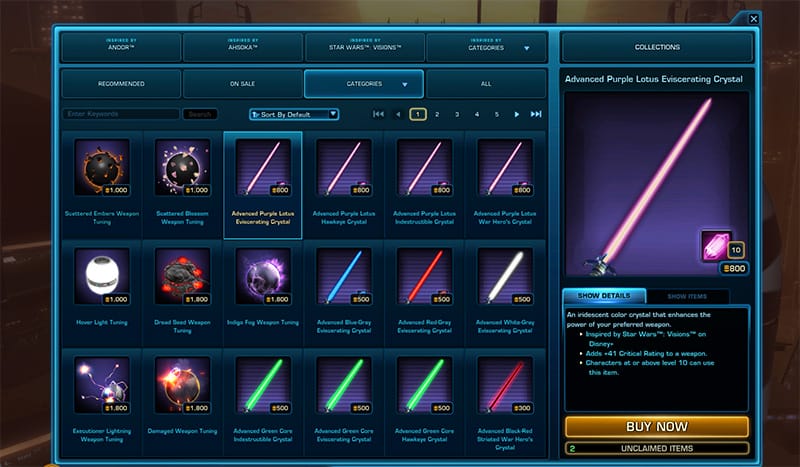Select the Inspired by Ahsoka filter

tap(243, 47)
